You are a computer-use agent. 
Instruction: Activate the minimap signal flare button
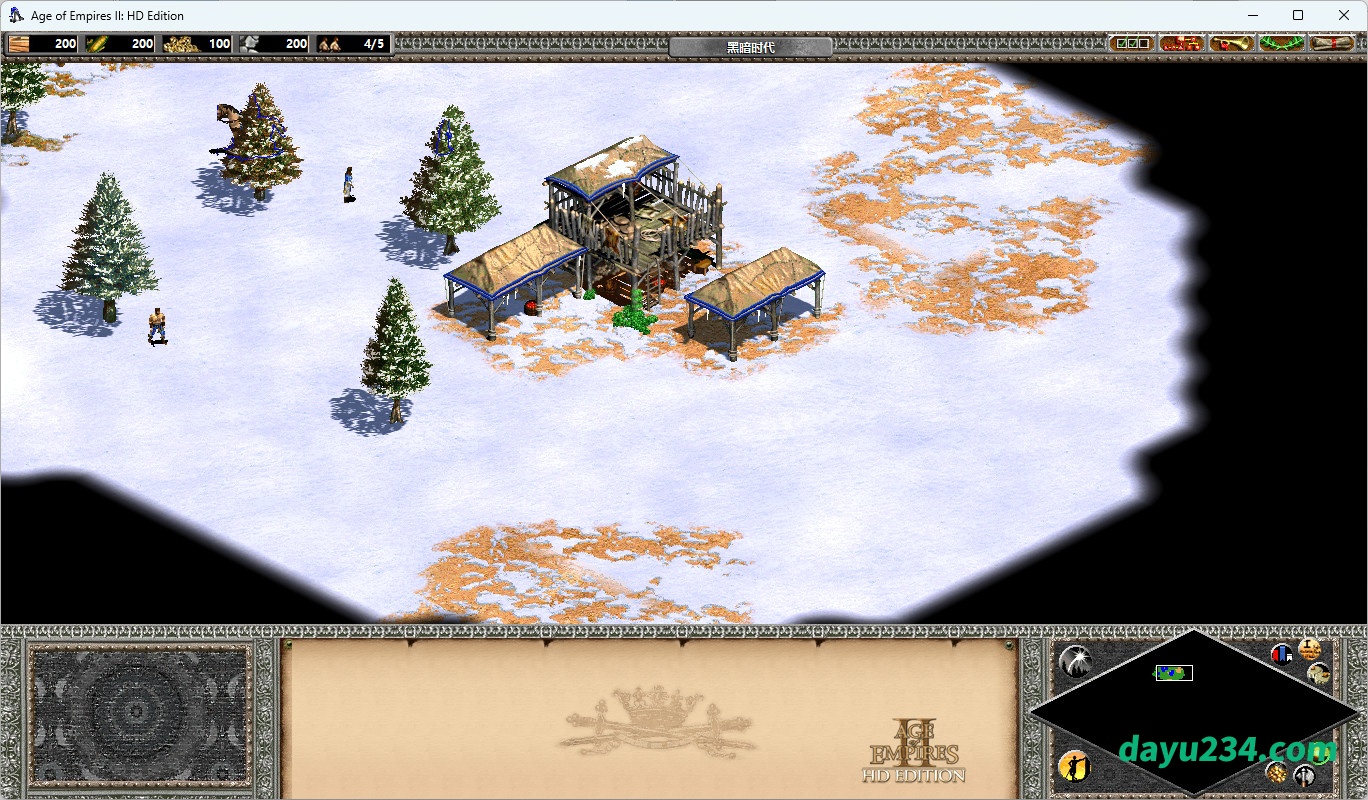(1075, 660)
